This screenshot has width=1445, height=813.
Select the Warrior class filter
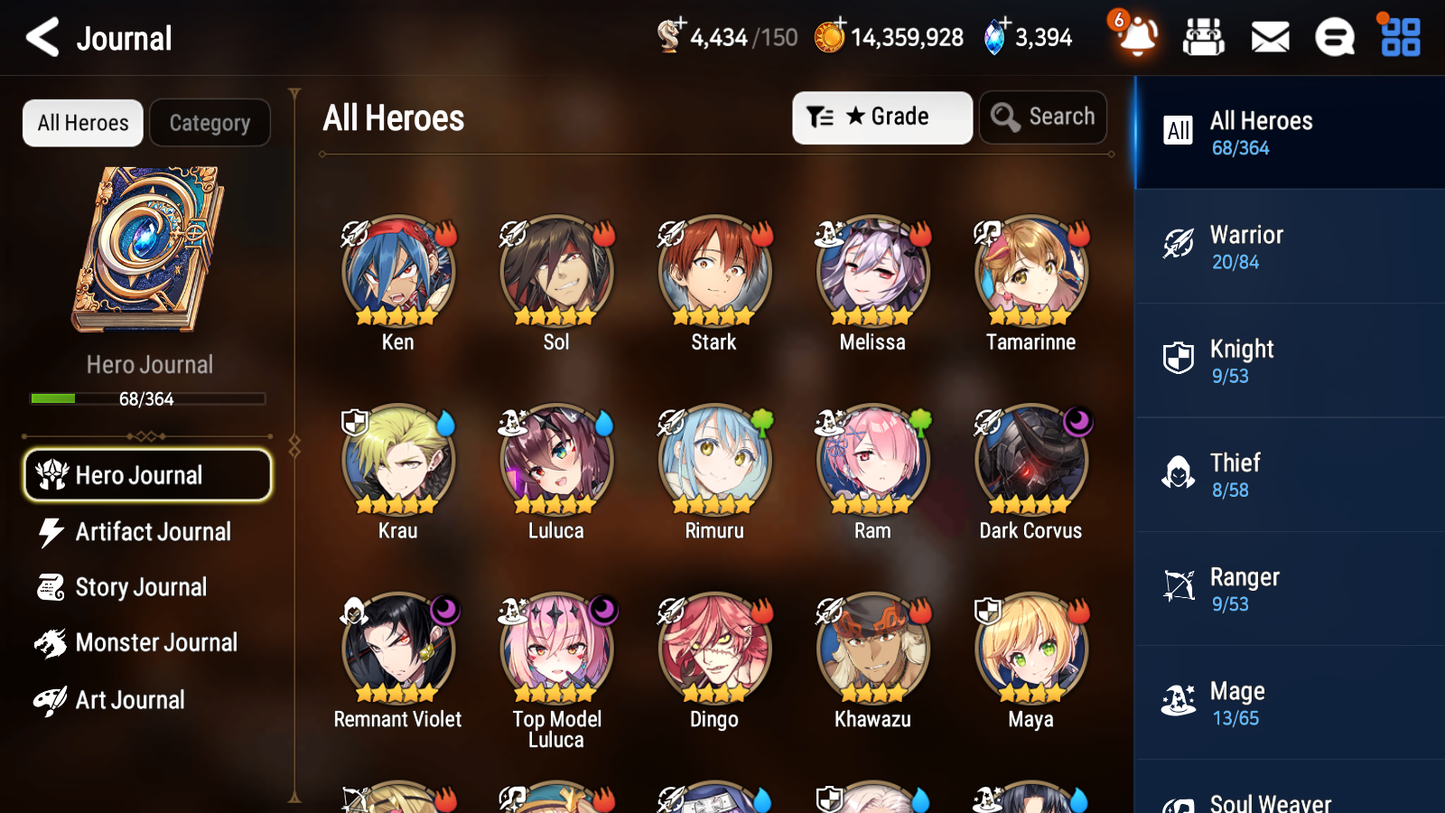tap(1290, 247)
